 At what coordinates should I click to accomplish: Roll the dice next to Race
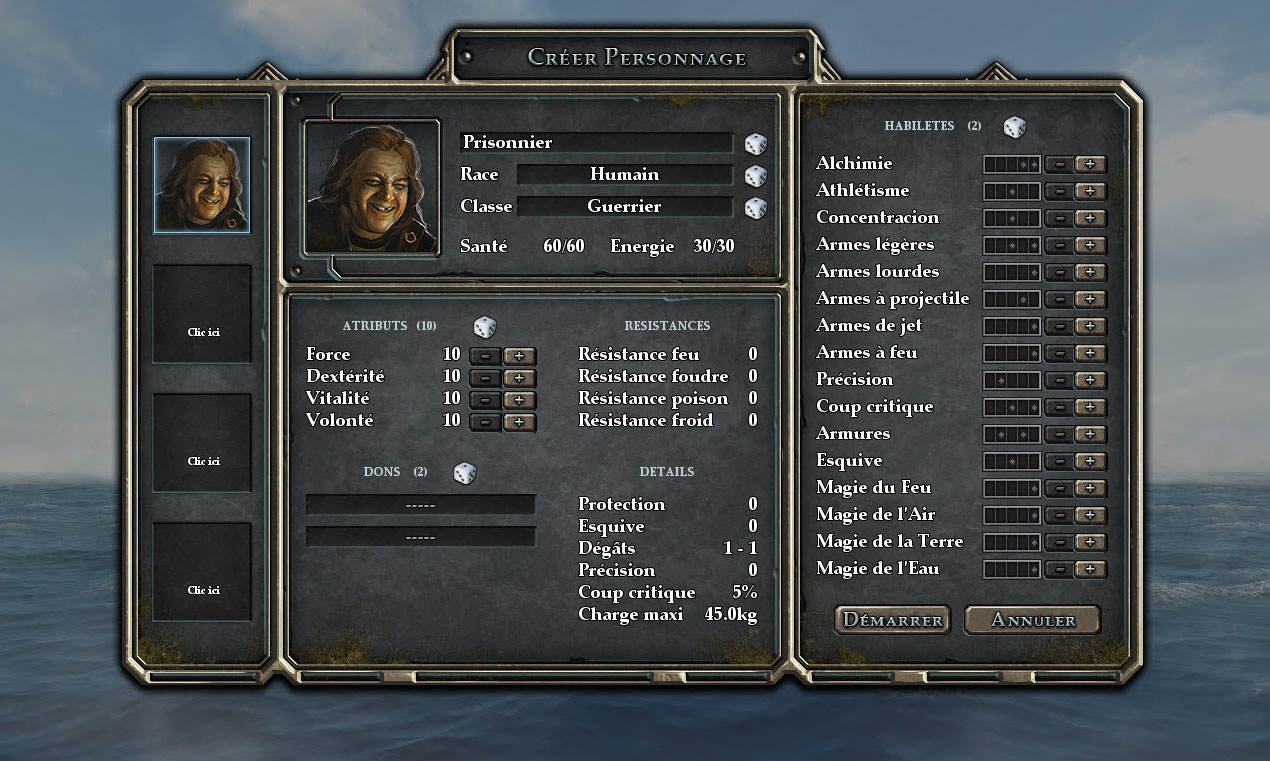click(755, 176)
